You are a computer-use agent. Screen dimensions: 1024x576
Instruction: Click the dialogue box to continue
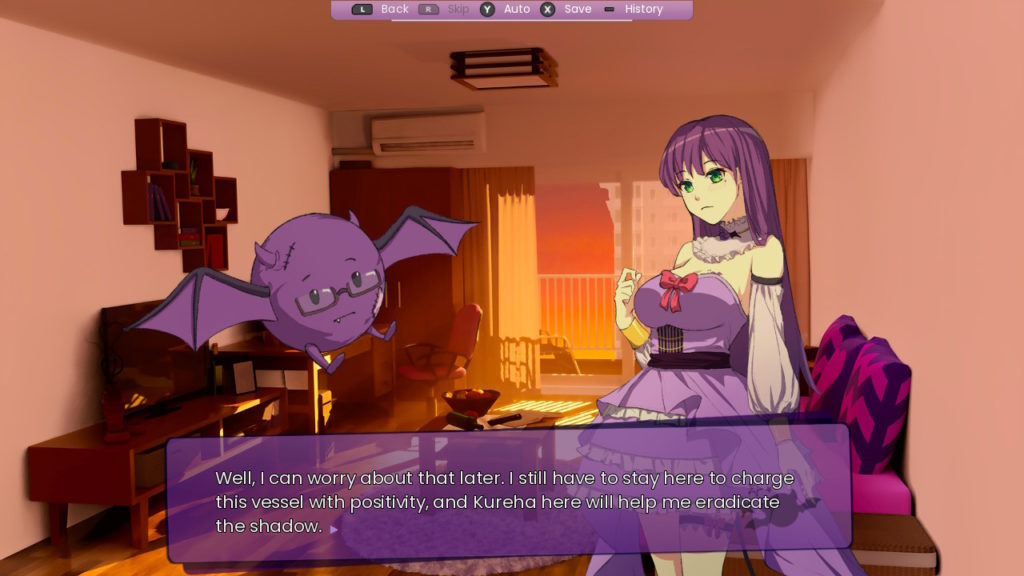click(x=508, y=492)
